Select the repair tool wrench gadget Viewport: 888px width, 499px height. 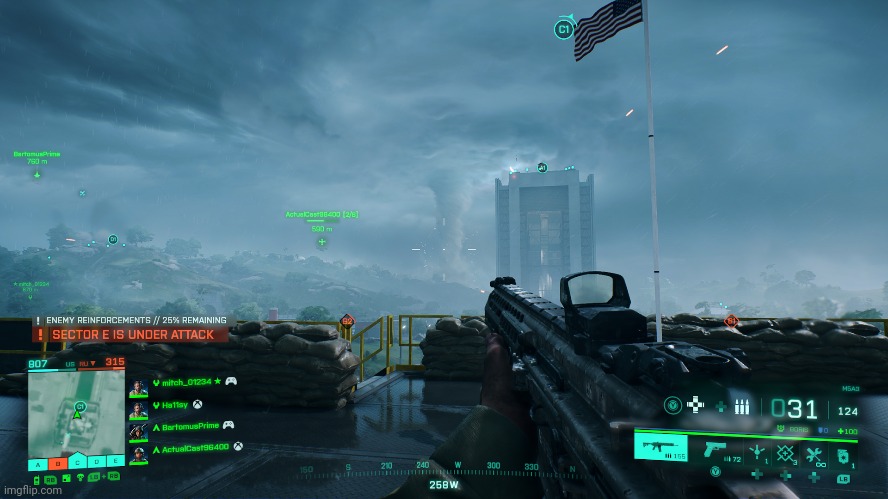(x=814, y=452)
